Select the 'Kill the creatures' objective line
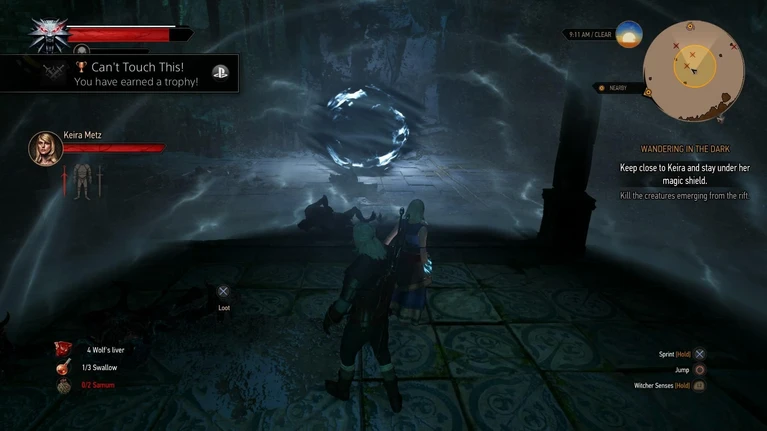The height and width of the screenshot is (431, 767). [x=685, y=196]
